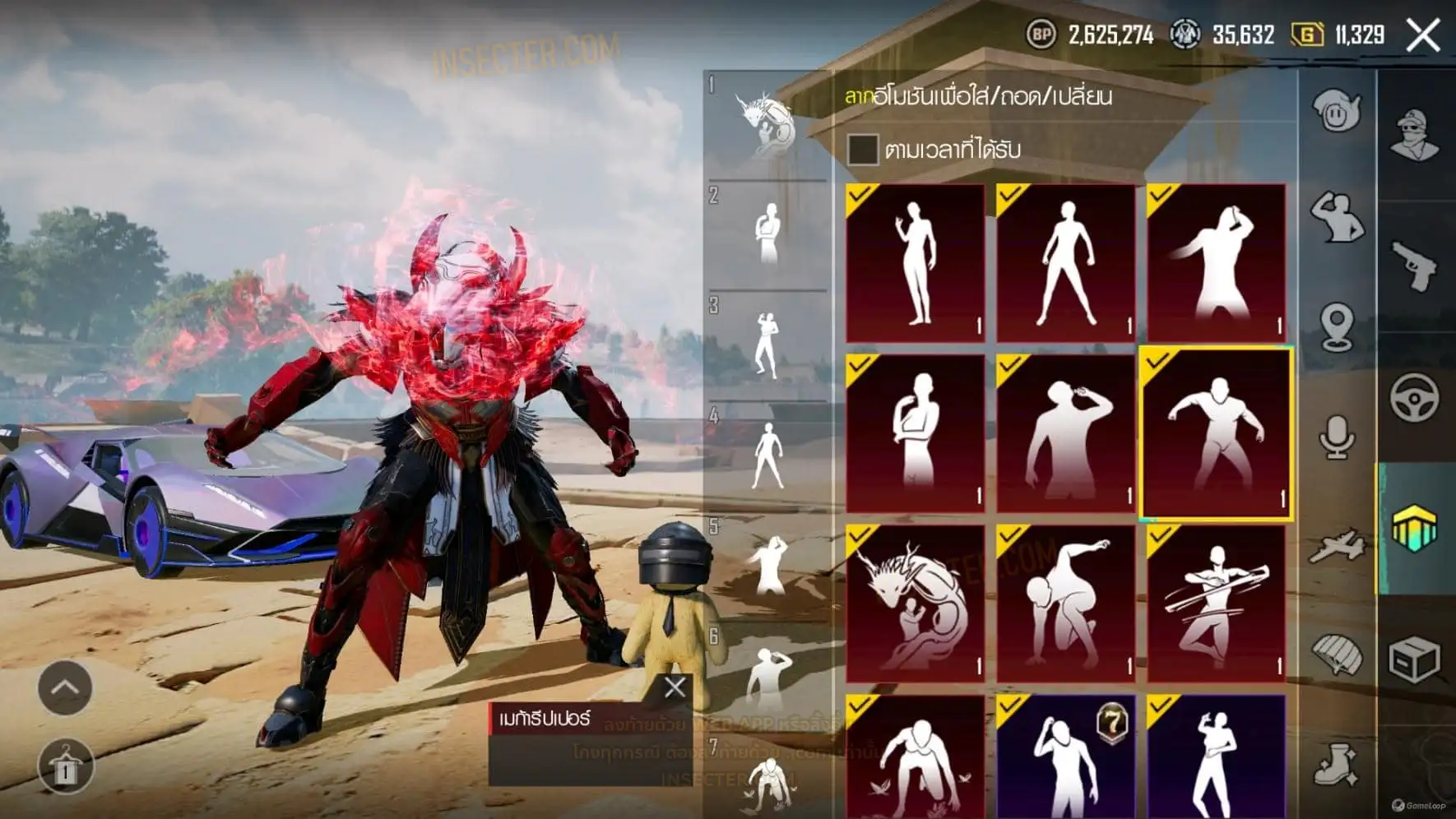Select the thinking pose emote in the grid

pyautogui.click(x=915, y=433)
